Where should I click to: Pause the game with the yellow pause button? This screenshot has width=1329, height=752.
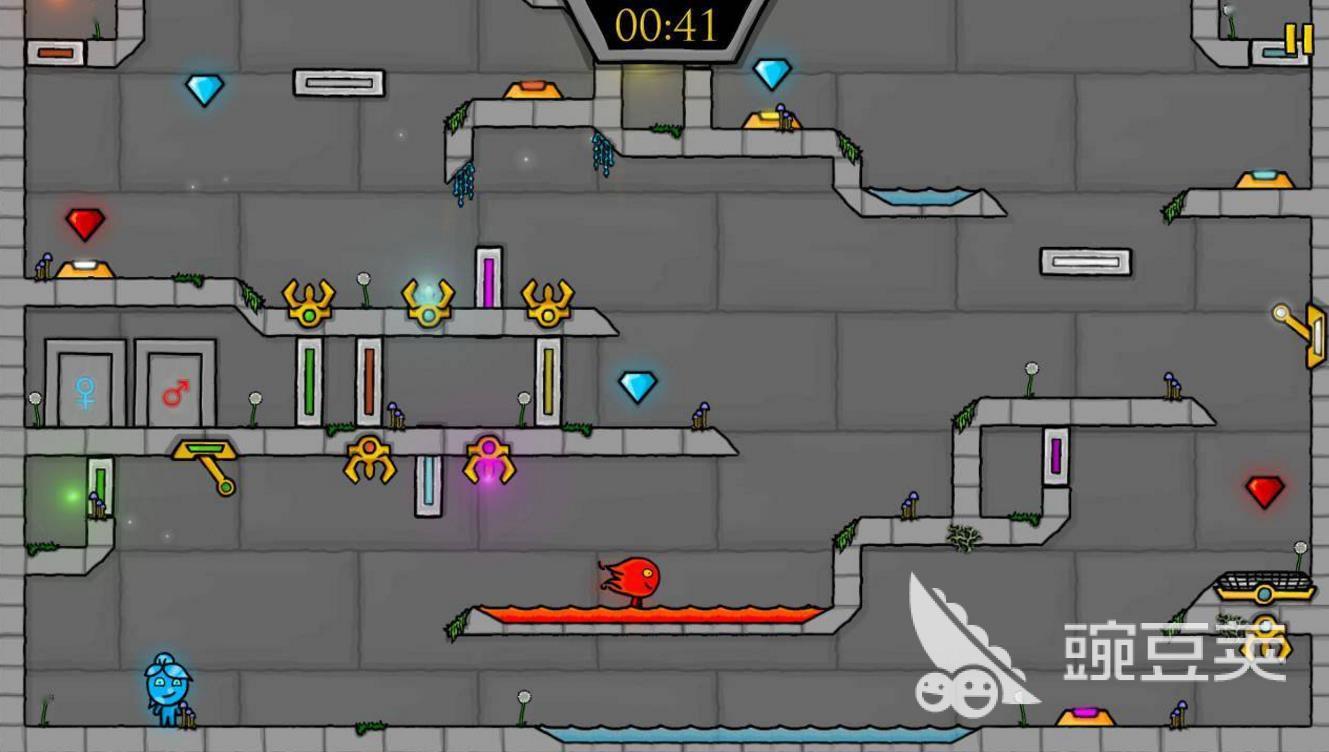tap(1298, 39)
